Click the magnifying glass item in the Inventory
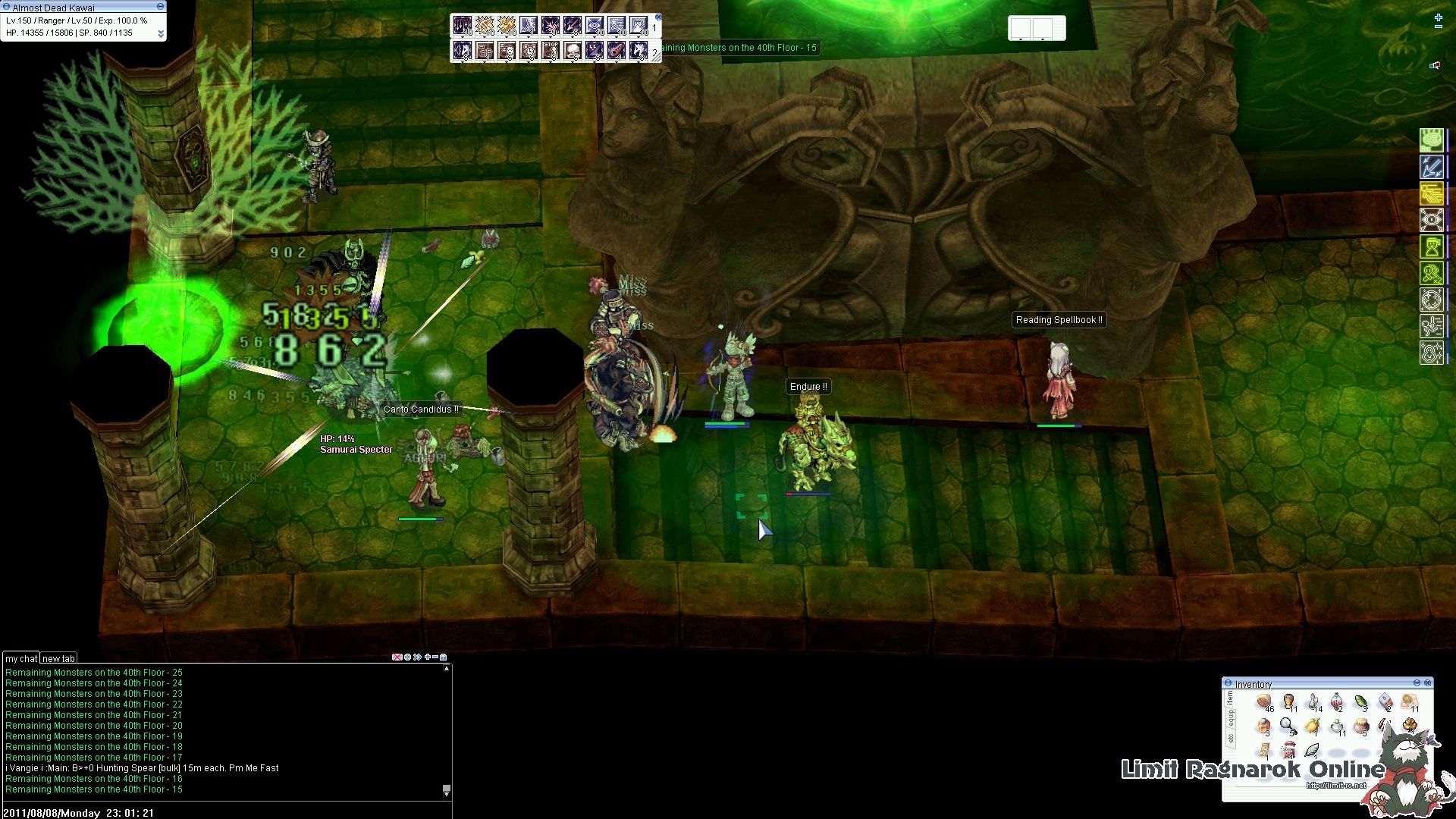 1287,724
